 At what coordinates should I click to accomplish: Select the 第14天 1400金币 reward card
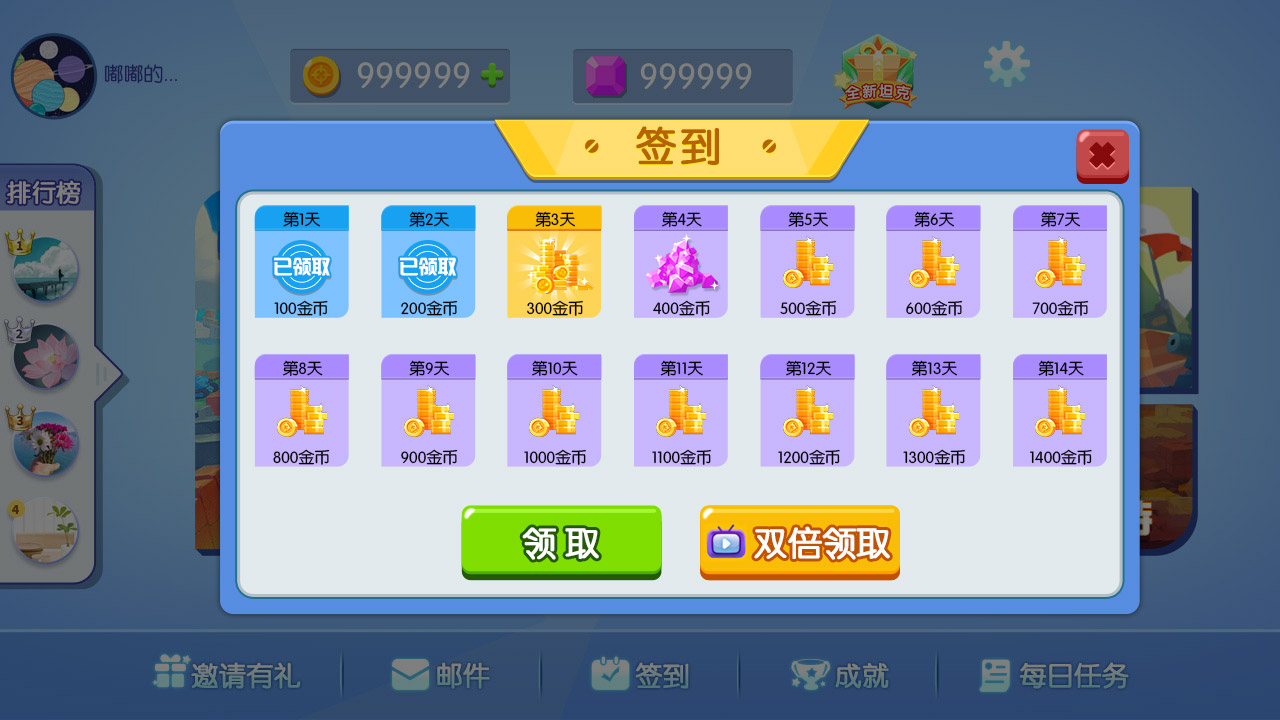click(1059, 410)
